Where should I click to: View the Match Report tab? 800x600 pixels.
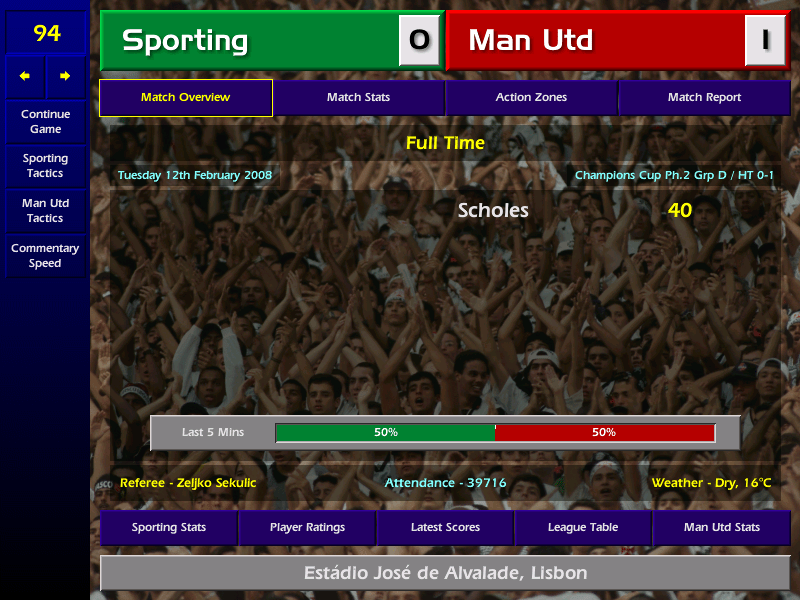(704, 98)
